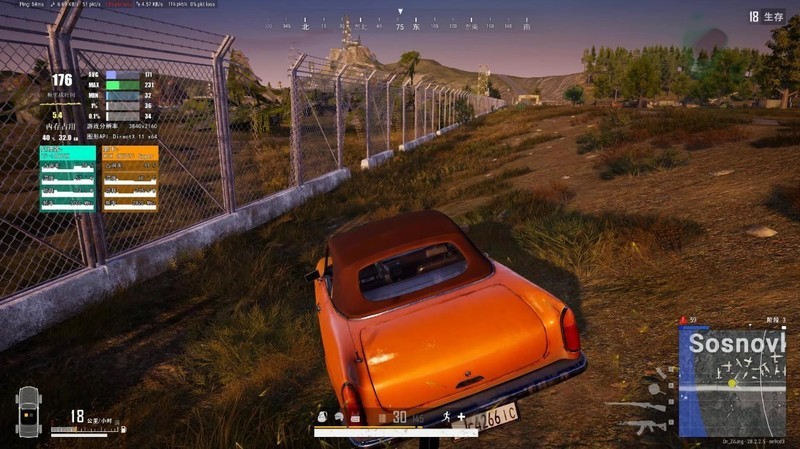Click the top compass heading bar
Image resolution: width=800 pixels, height=449 pixels.
(x=400, y=27)
